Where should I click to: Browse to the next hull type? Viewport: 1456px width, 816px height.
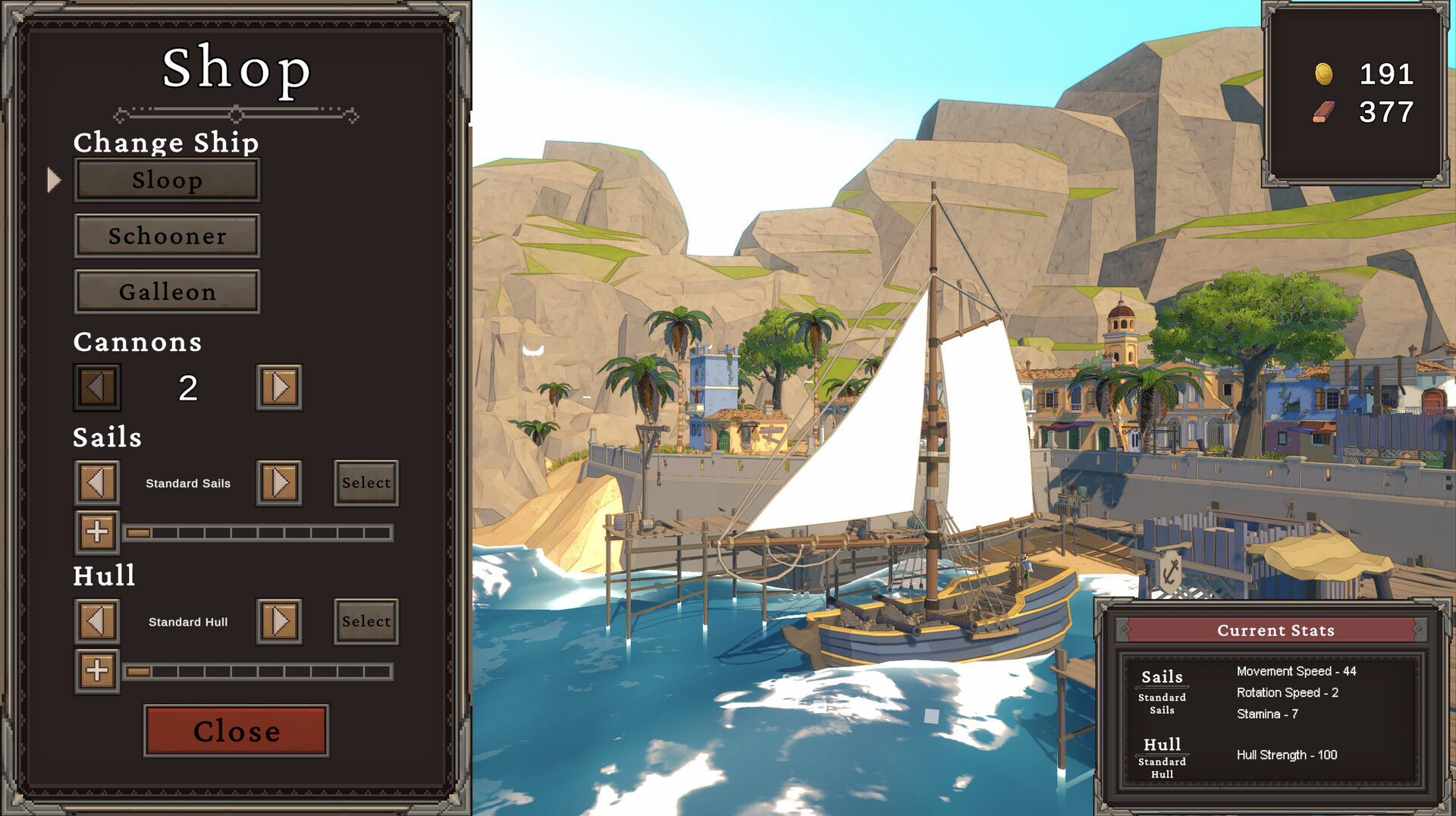(x=278, y=621)
